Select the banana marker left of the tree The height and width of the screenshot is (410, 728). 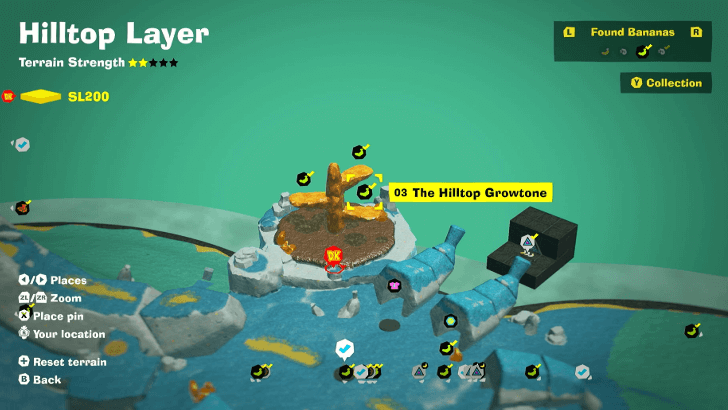click(305, 178)
